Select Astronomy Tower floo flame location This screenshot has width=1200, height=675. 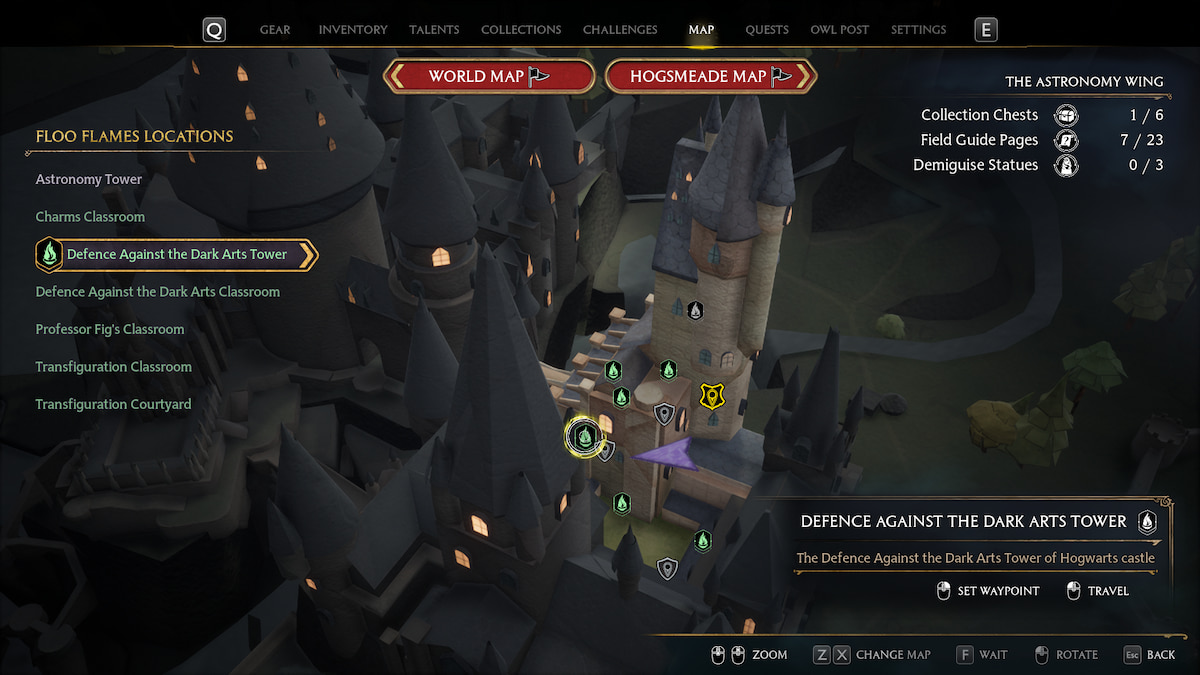(x=89, y=180)
